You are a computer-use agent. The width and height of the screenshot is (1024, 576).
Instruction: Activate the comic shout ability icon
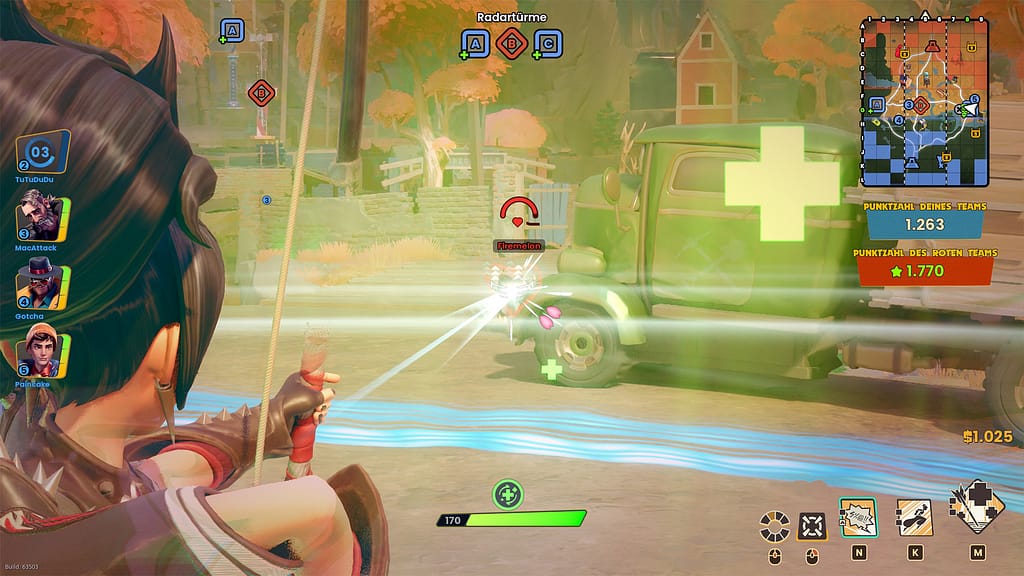(858, 516)
